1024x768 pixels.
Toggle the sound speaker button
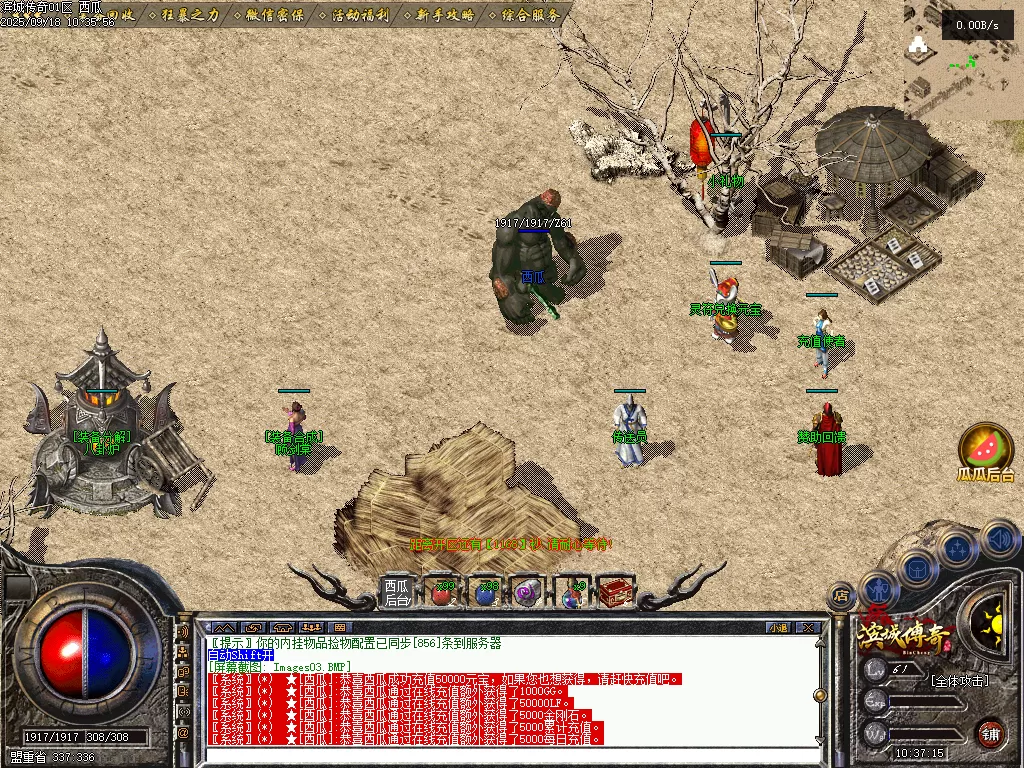[1000, 540]
